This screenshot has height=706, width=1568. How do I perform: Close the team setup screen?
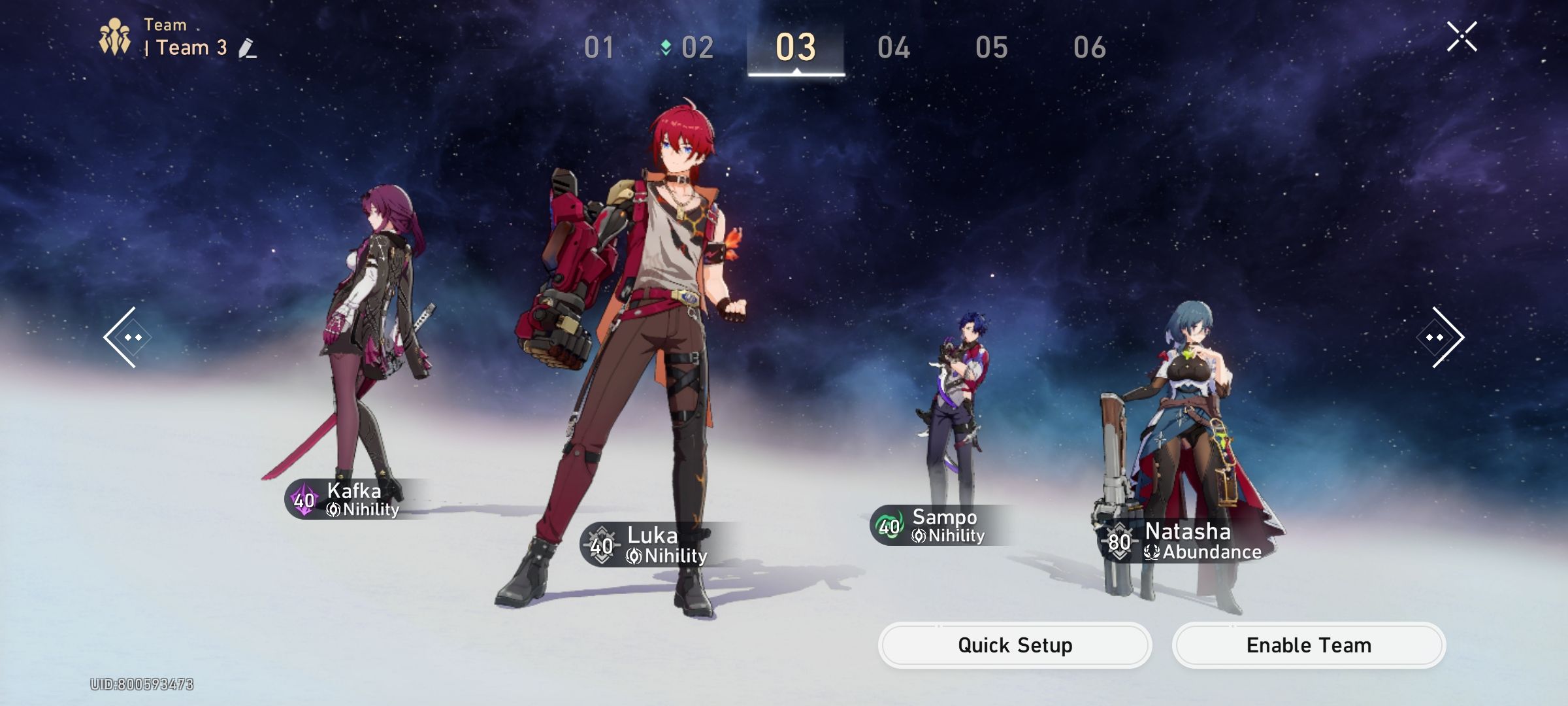click(x=1462, y=37)
